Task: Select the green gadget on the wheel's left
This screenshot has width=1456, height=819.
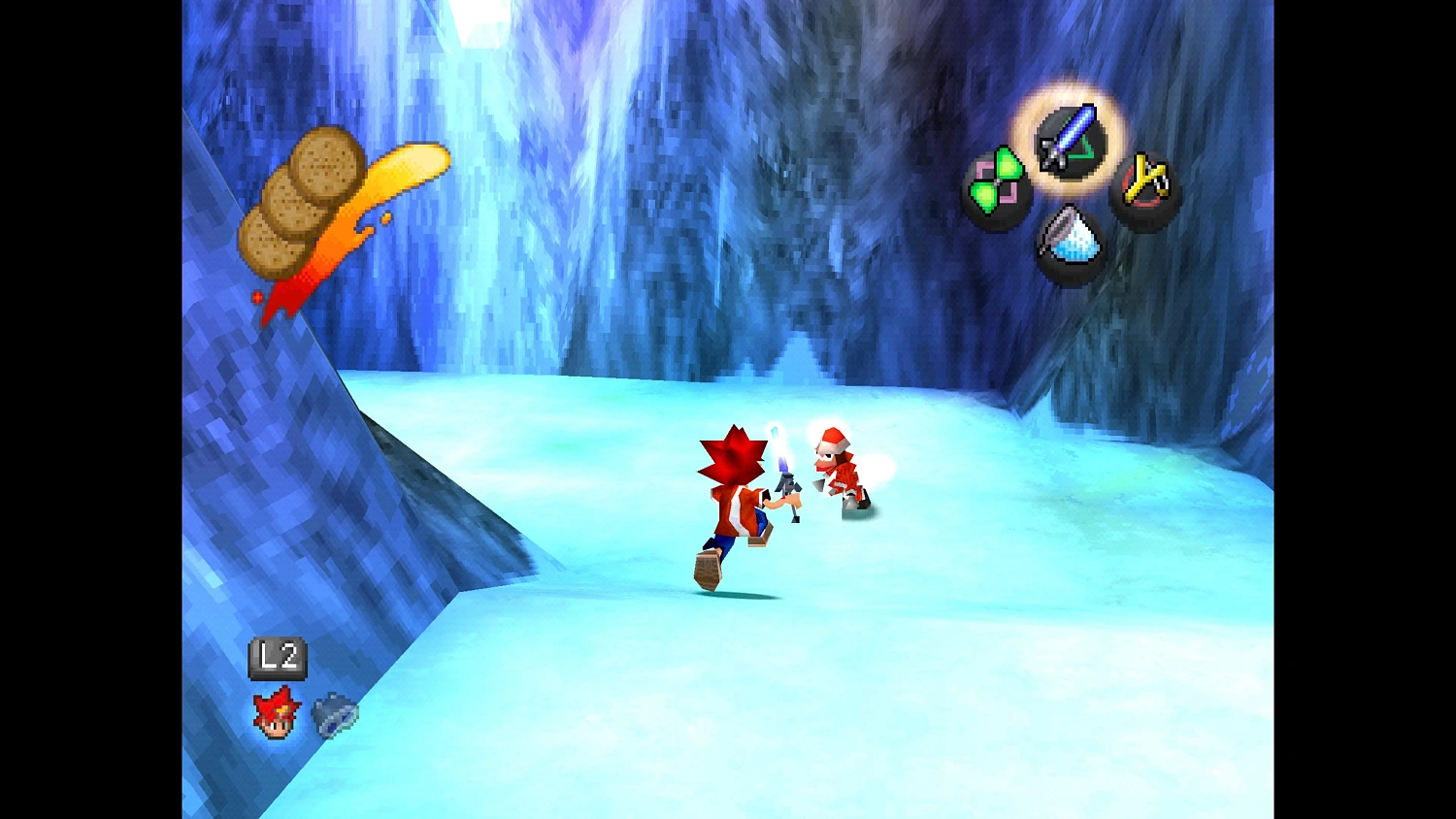Action: pyautogui.click(x=1000, y=182)
